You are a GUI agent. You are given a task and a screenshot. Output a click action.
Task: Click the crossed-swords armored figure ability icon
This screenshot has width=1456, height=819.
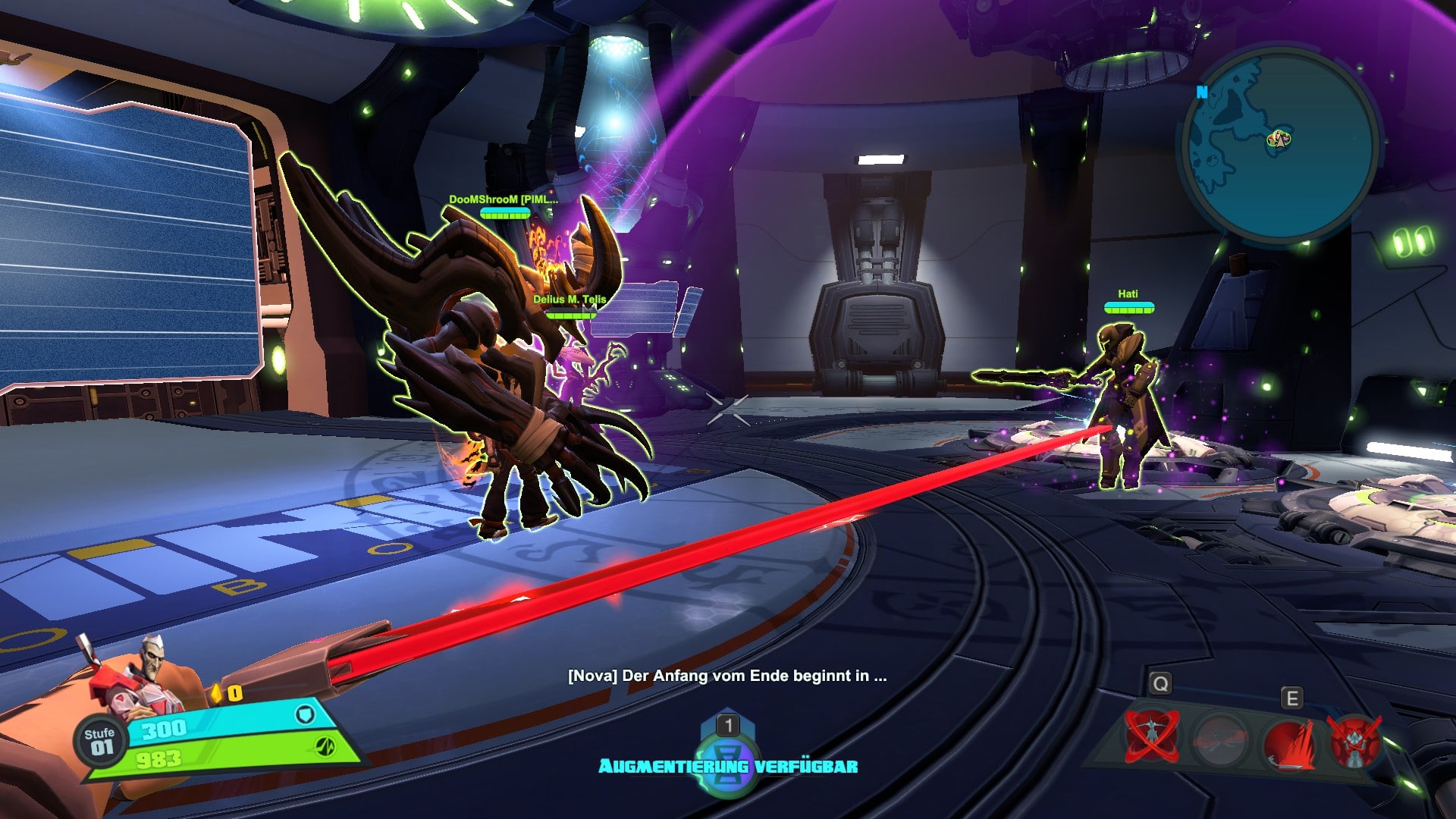1354,741
